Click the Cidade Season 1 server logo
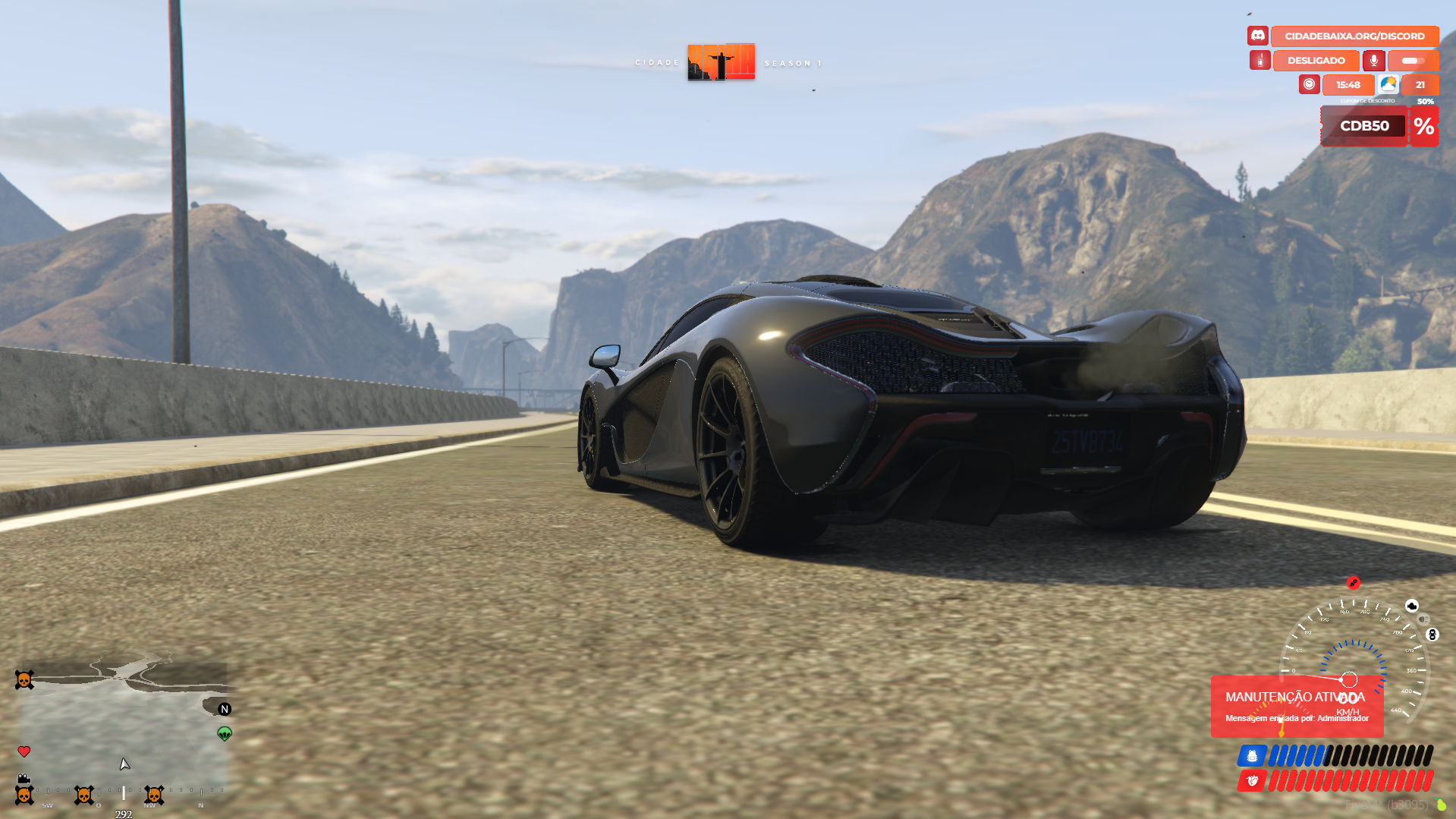Image resolution: width=1456 pixels, height=819 pixels. [721, 62]
